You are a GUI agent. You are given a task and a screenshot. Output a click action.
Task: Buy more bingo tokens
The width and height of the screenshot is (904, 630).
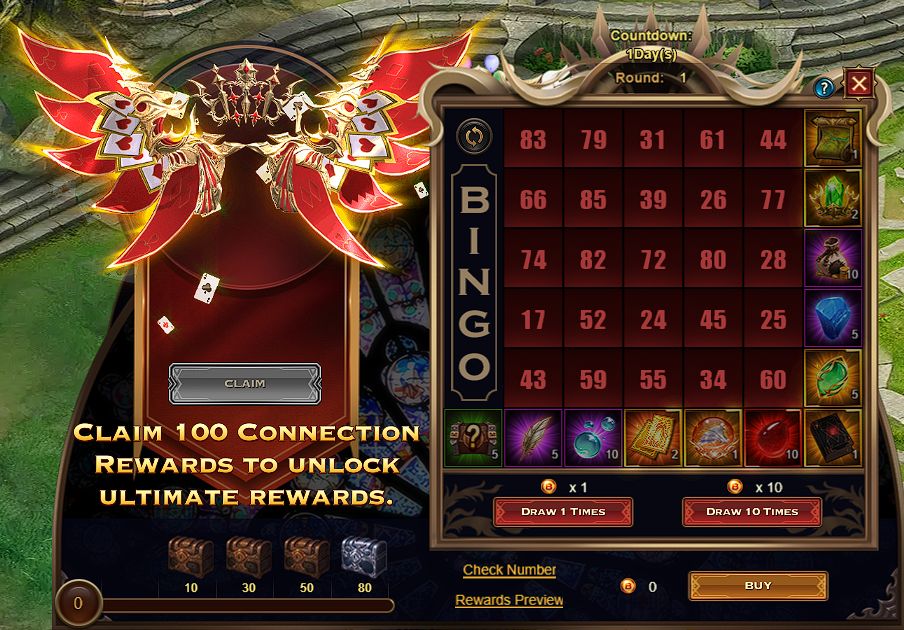pyautogui.click(x=758, y=586)
